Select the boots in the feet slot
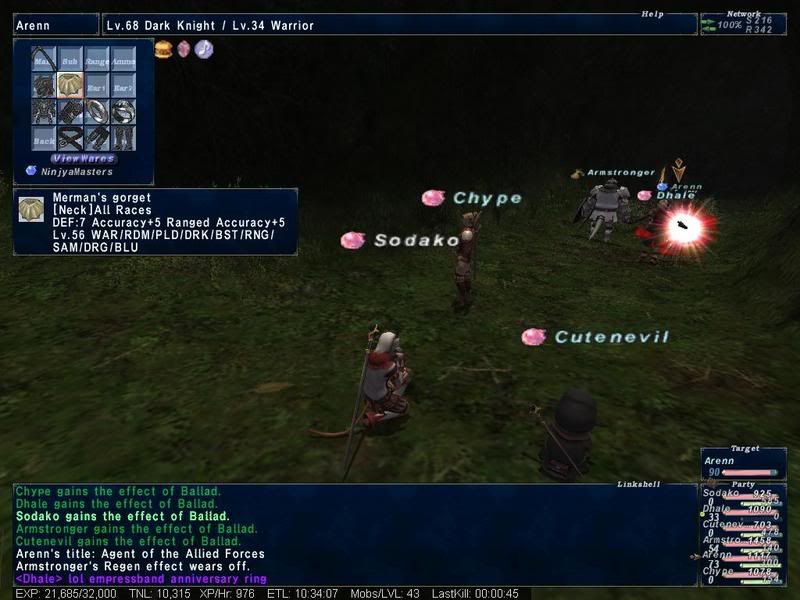The image size is (800, 600). 123,137
